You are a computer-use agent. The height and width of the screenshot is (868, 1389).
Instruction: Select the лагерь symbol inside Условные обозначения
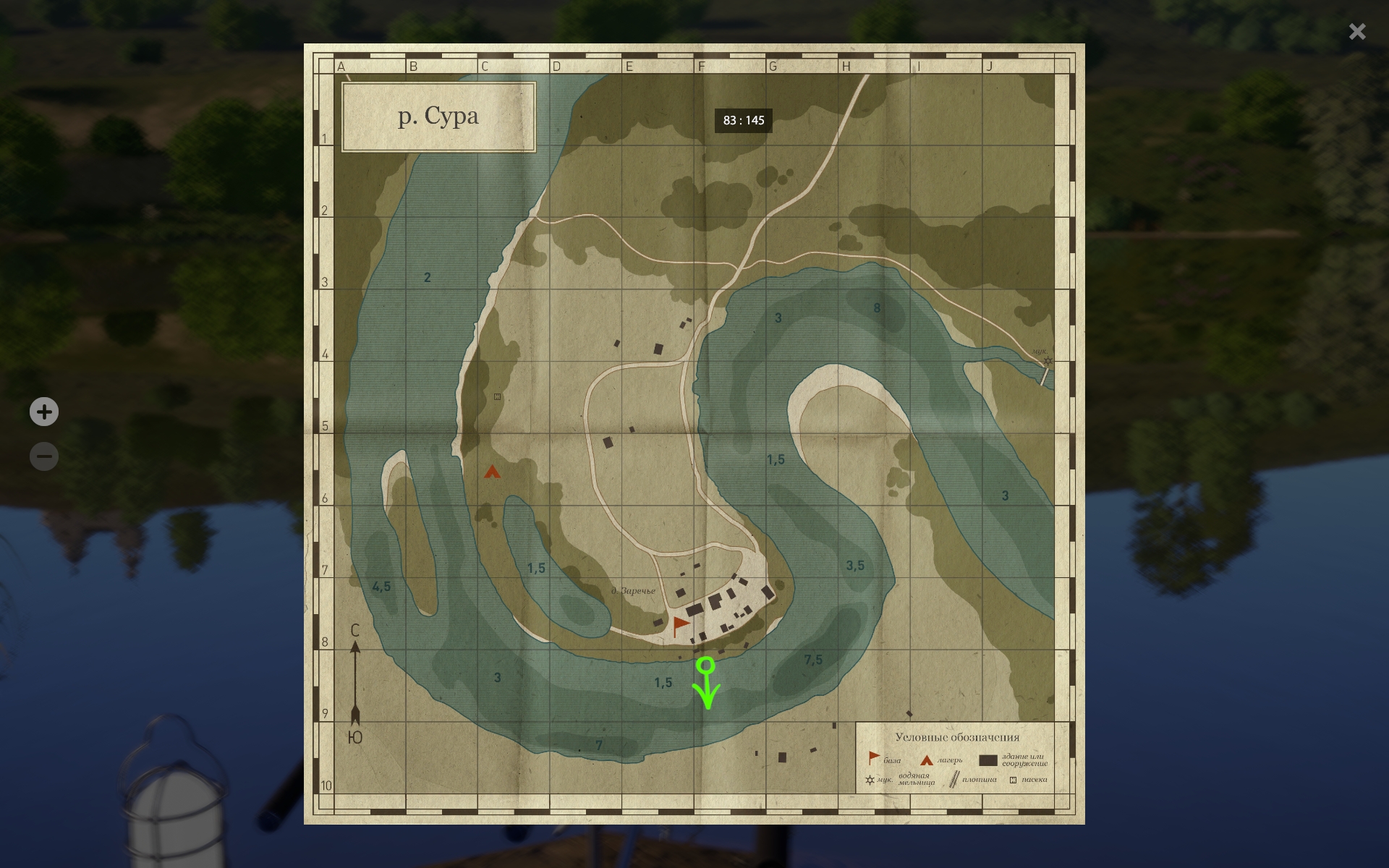coord(927,760)
